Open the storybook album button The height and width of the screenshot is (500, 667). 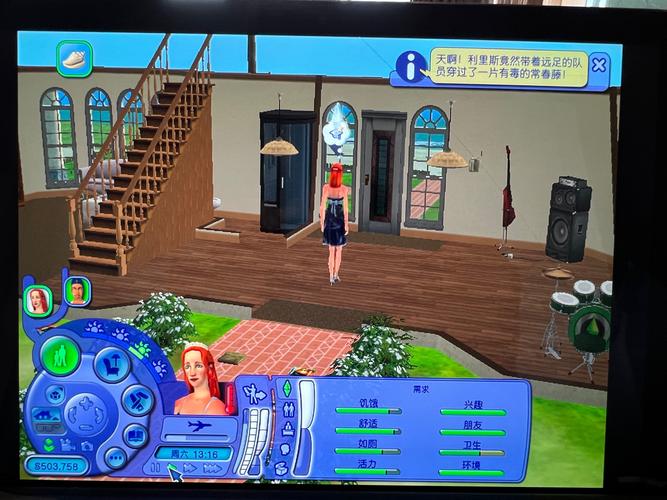click(x=137, y=435)
